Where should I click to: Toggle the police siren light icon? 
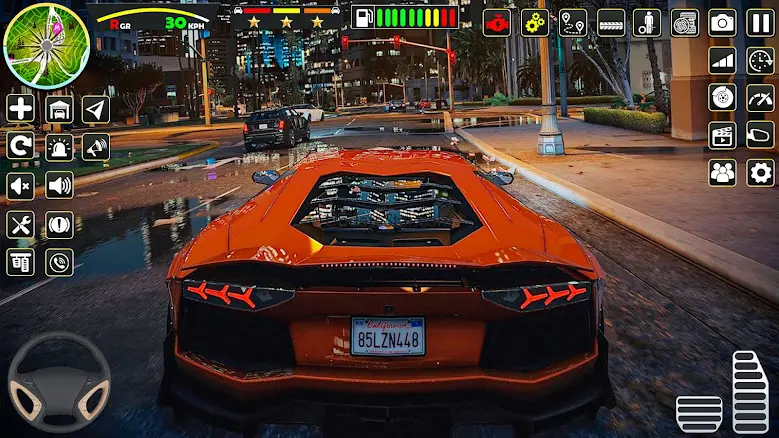[x=59, y=147]
